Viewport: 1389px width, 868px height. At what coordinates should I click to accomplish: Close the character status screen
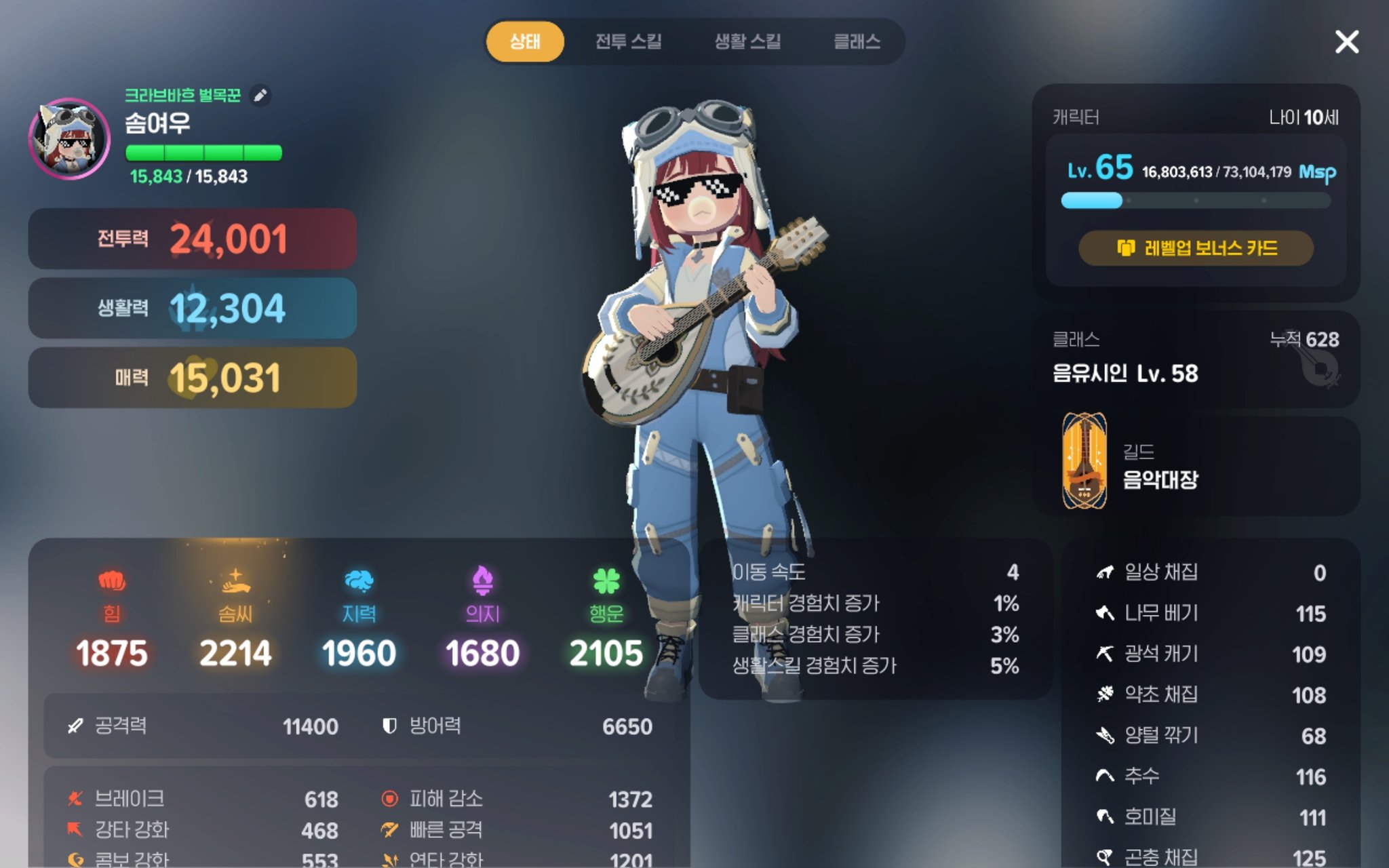coord(1346,42)
